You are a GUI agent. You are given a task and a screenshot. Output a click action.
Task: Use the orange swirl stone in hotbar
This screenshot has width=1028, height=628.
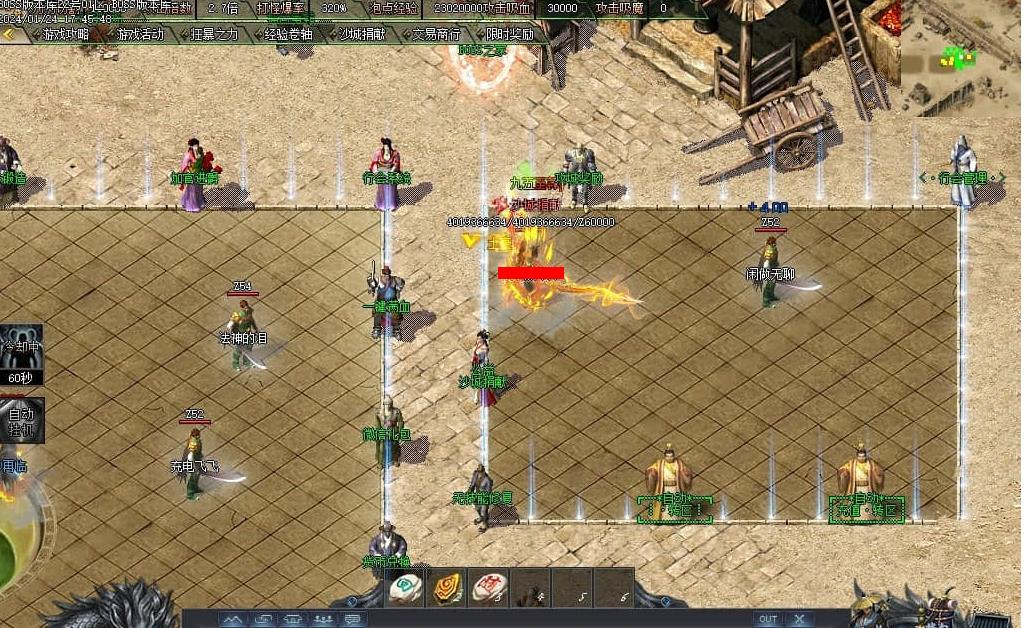click(448, 588)
